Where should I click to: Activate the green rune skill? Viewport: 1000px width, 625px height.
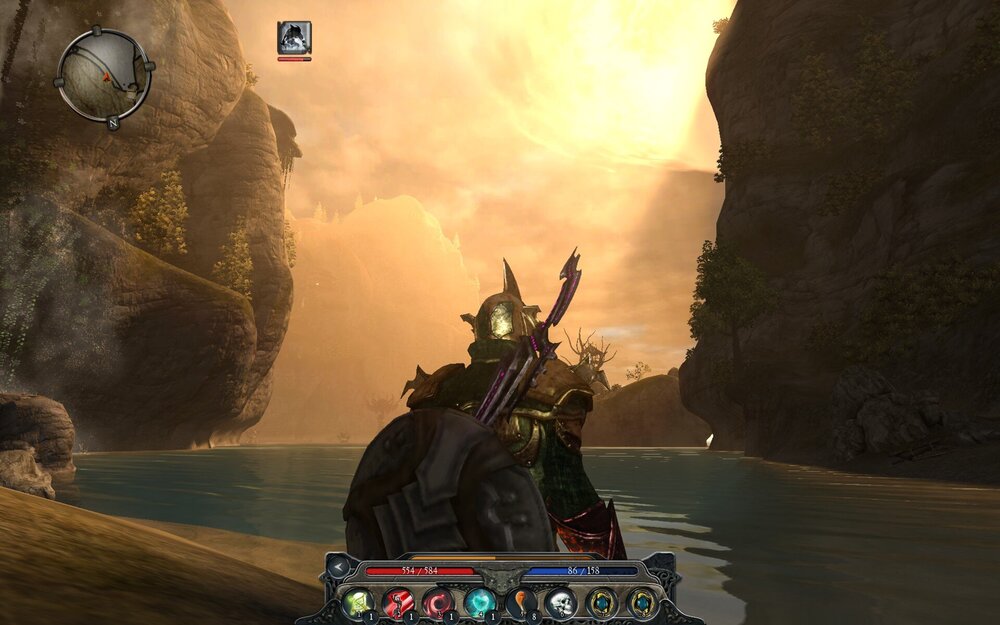pos(357,602)
